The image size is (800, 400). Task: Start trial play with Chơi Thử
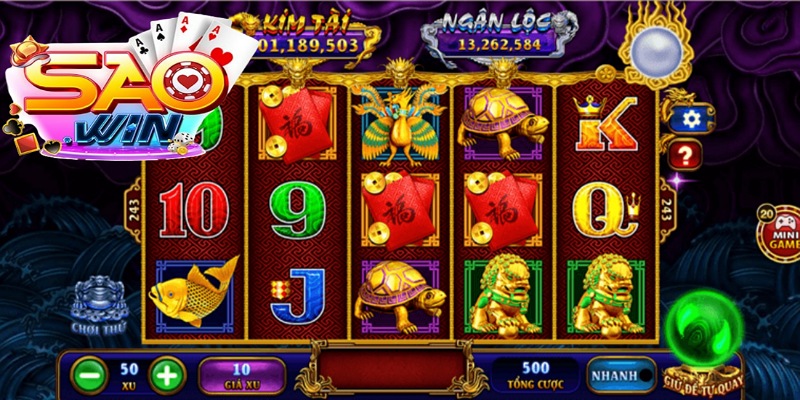click(x=96, y=307)
